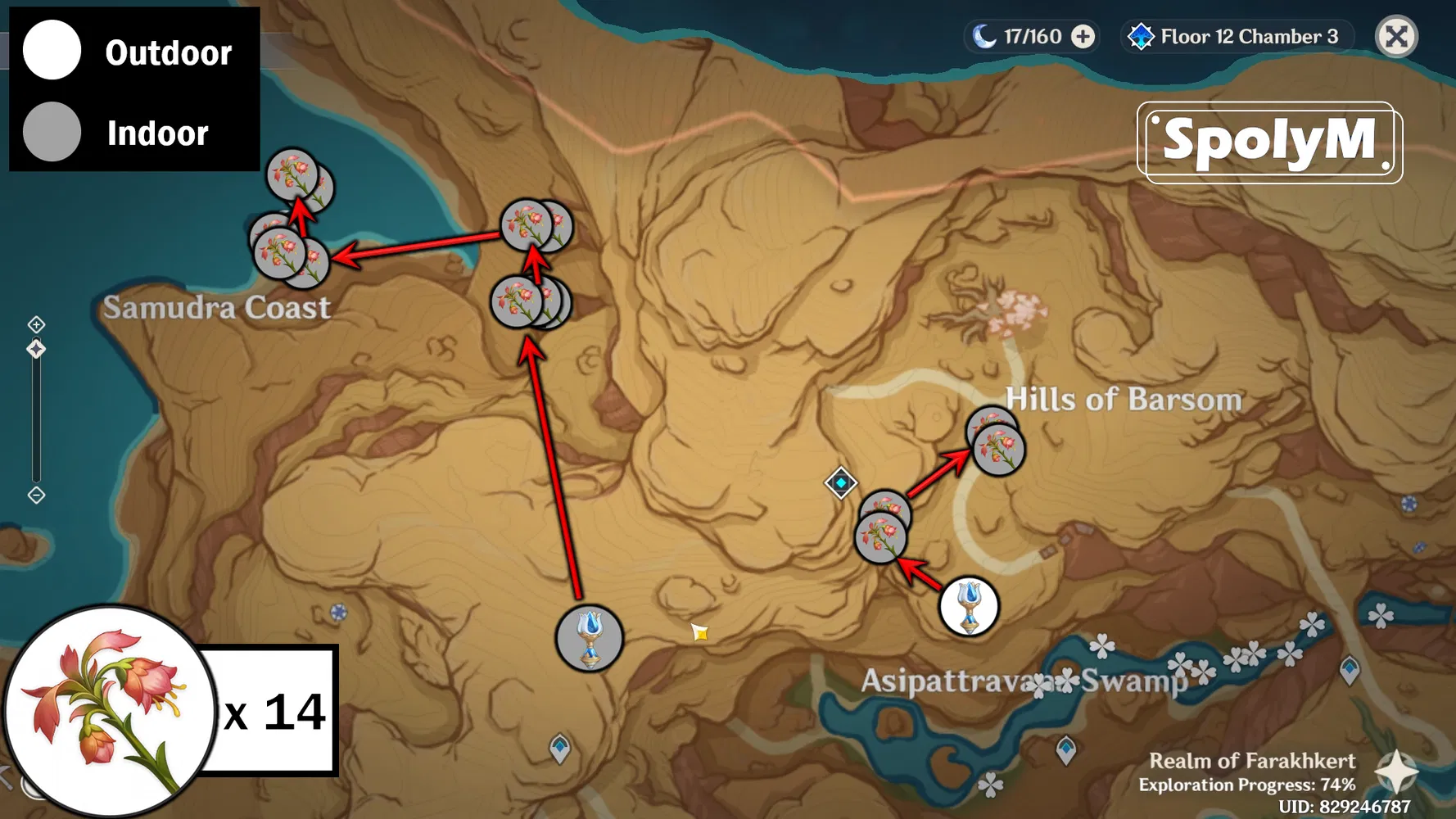Screen dimensions: 1456x819
Task: Click the blue domain diamond left of Hills of Barsom
Action: coord(841,483)
